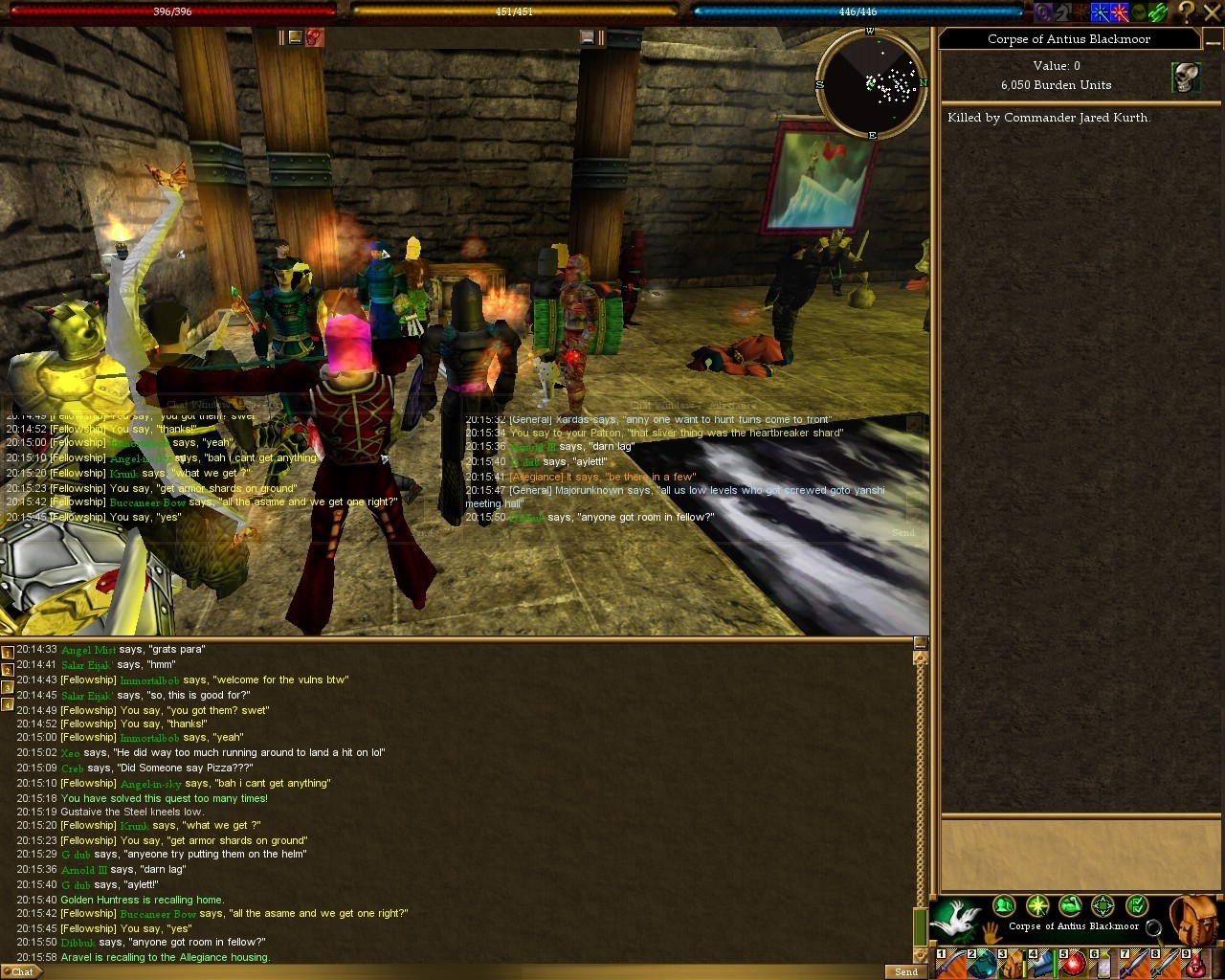
Task: Click the skull icon in the corpse panel
Action: (x=1186, y=78)
